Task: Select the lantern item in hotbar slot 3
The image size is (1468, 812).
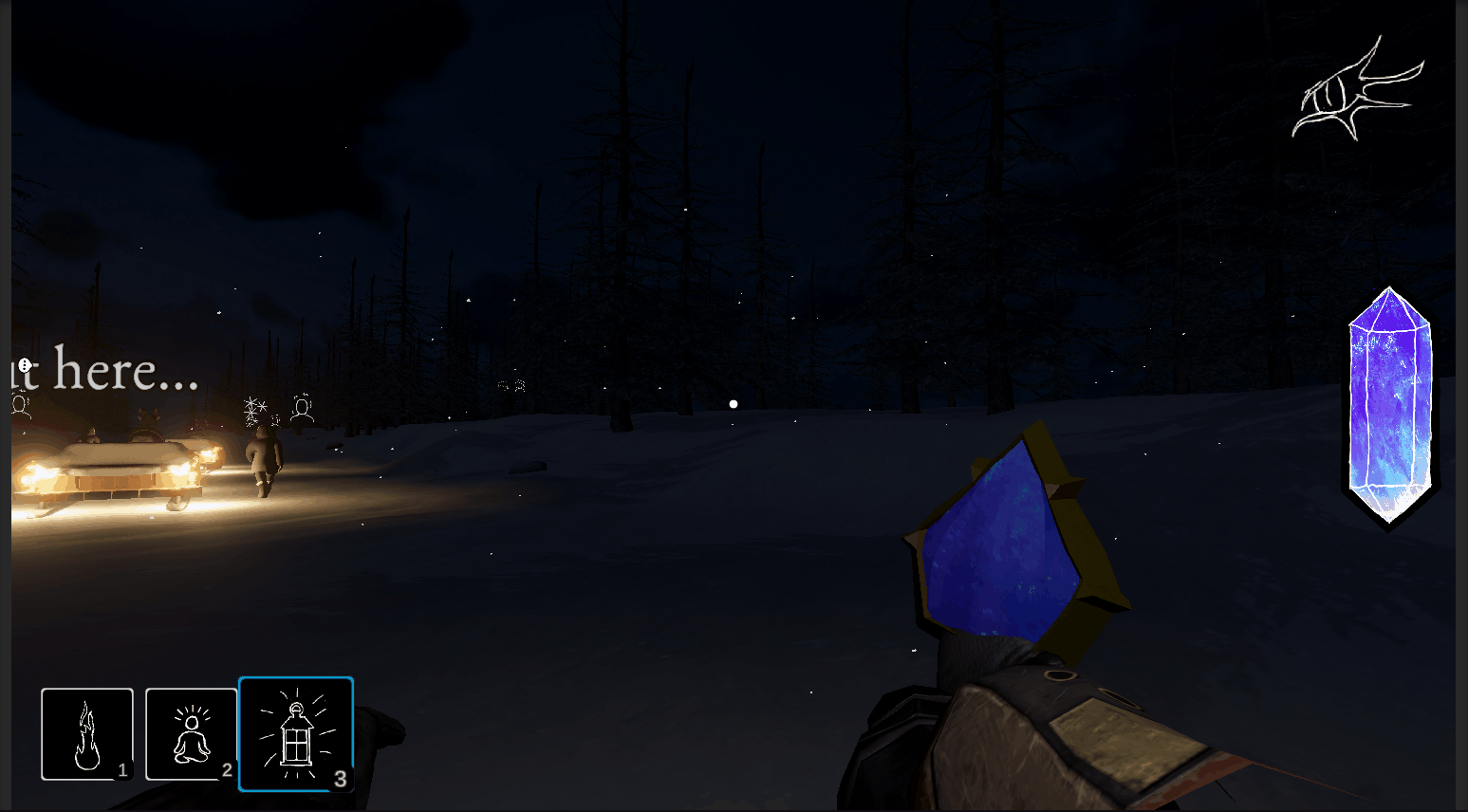Action: tap(296, 732)
